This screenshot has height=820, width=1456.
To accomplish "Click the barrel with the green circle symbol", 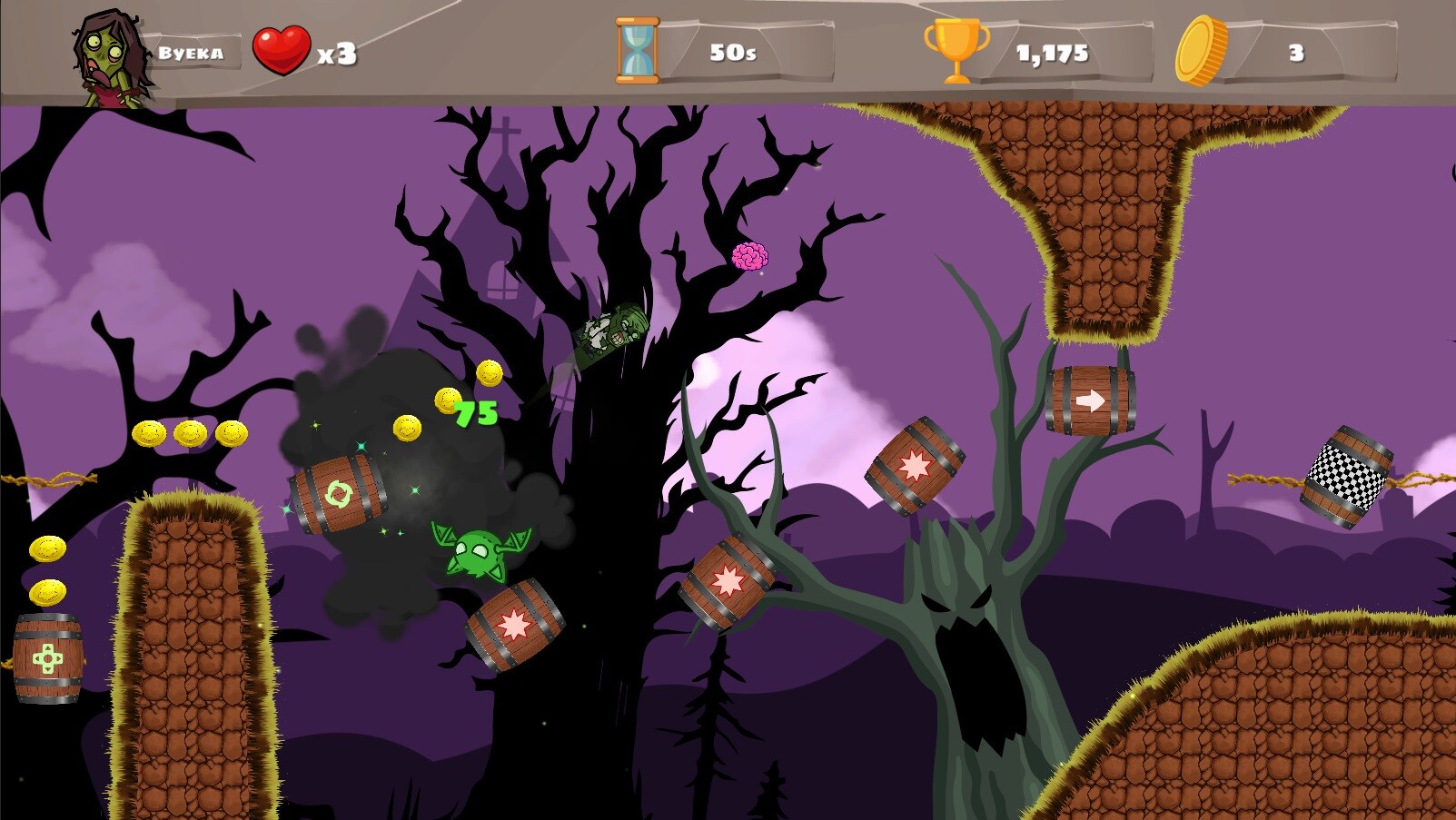I will coord(338,494).
